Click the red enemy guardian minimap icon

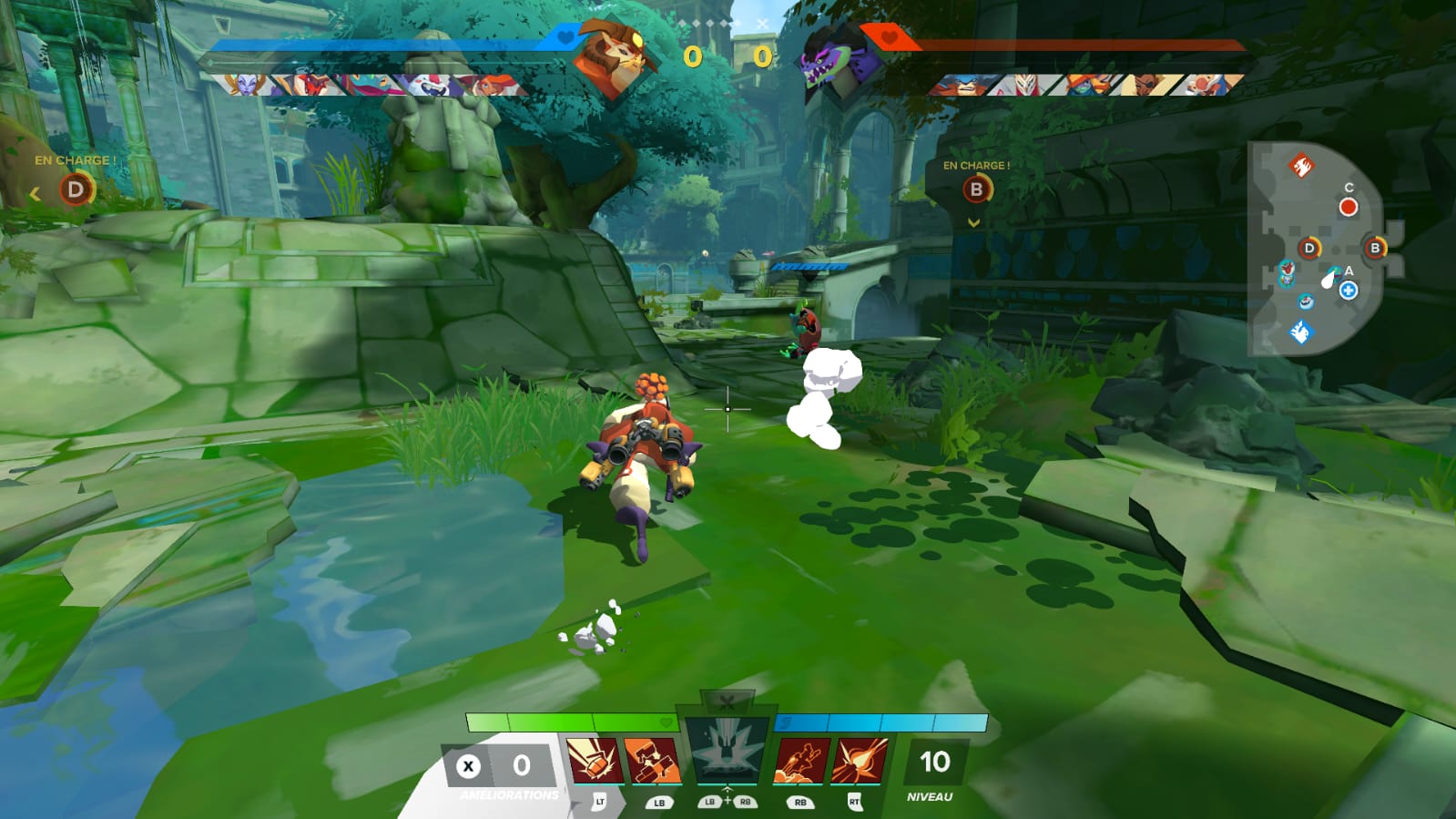click(x=1301, y=165)
